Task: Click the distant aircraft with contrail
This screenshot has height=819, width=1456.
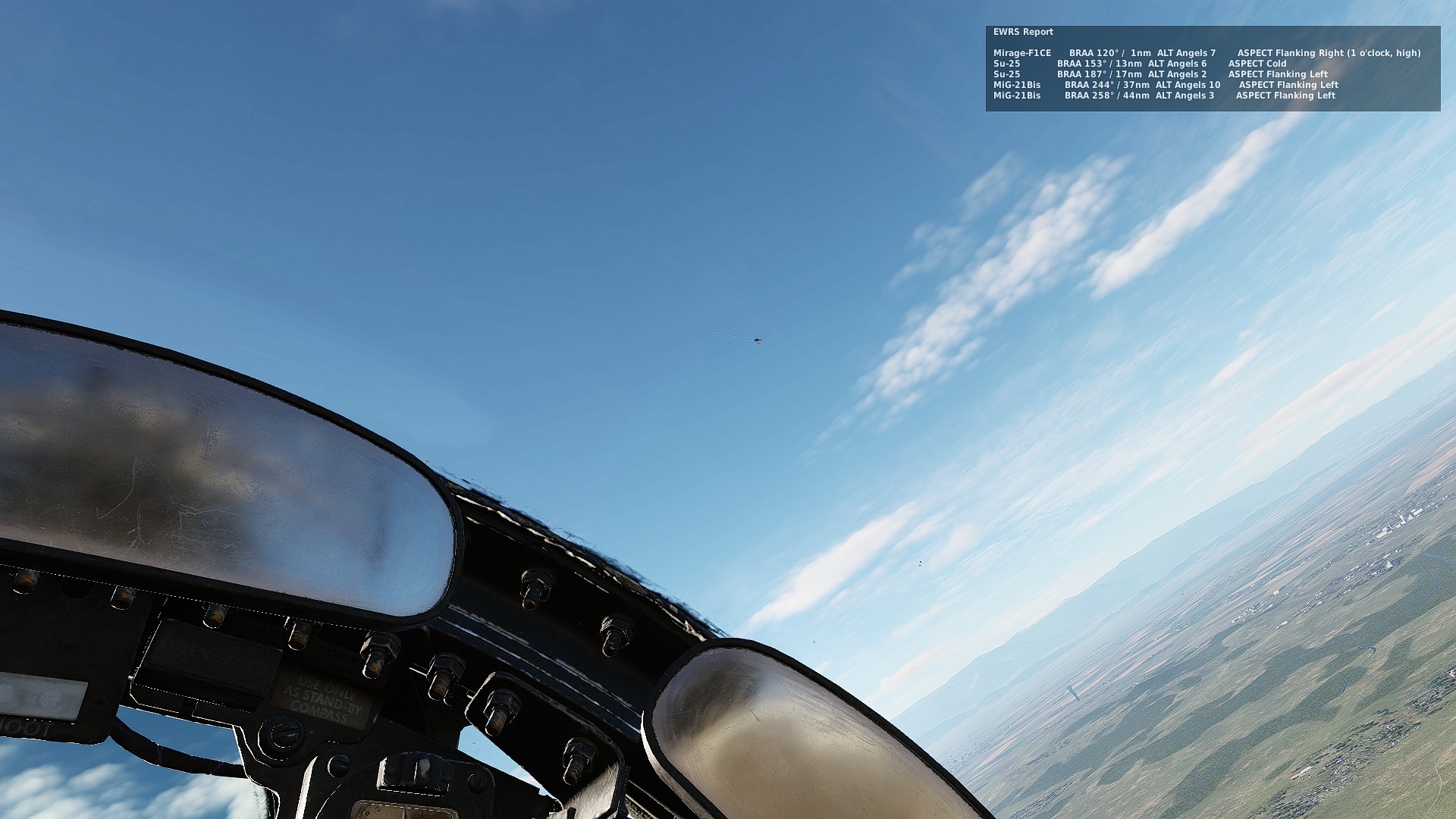Action: point(757,340)
